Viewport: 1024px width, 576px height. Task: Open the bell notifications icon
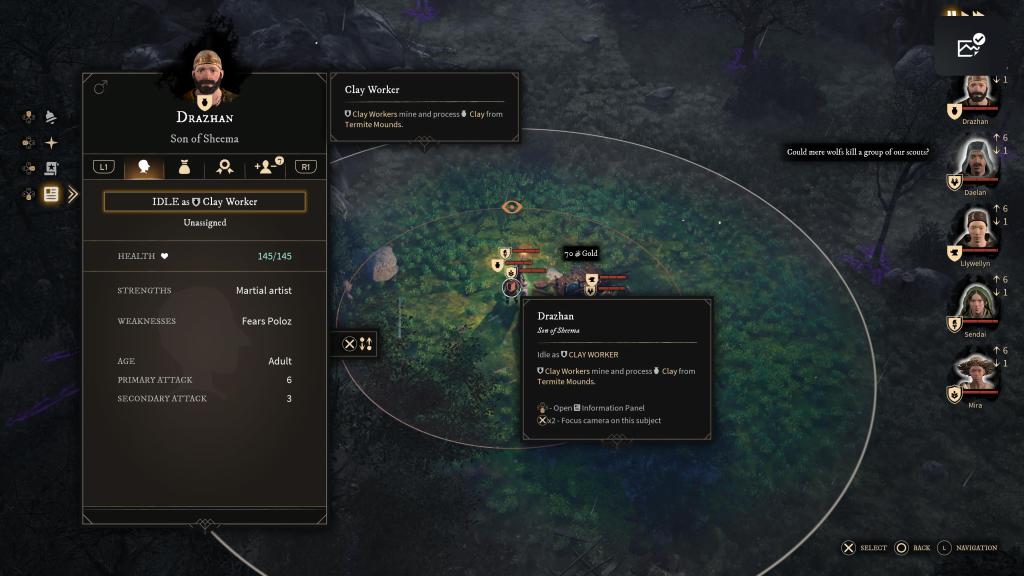(50, 117)
